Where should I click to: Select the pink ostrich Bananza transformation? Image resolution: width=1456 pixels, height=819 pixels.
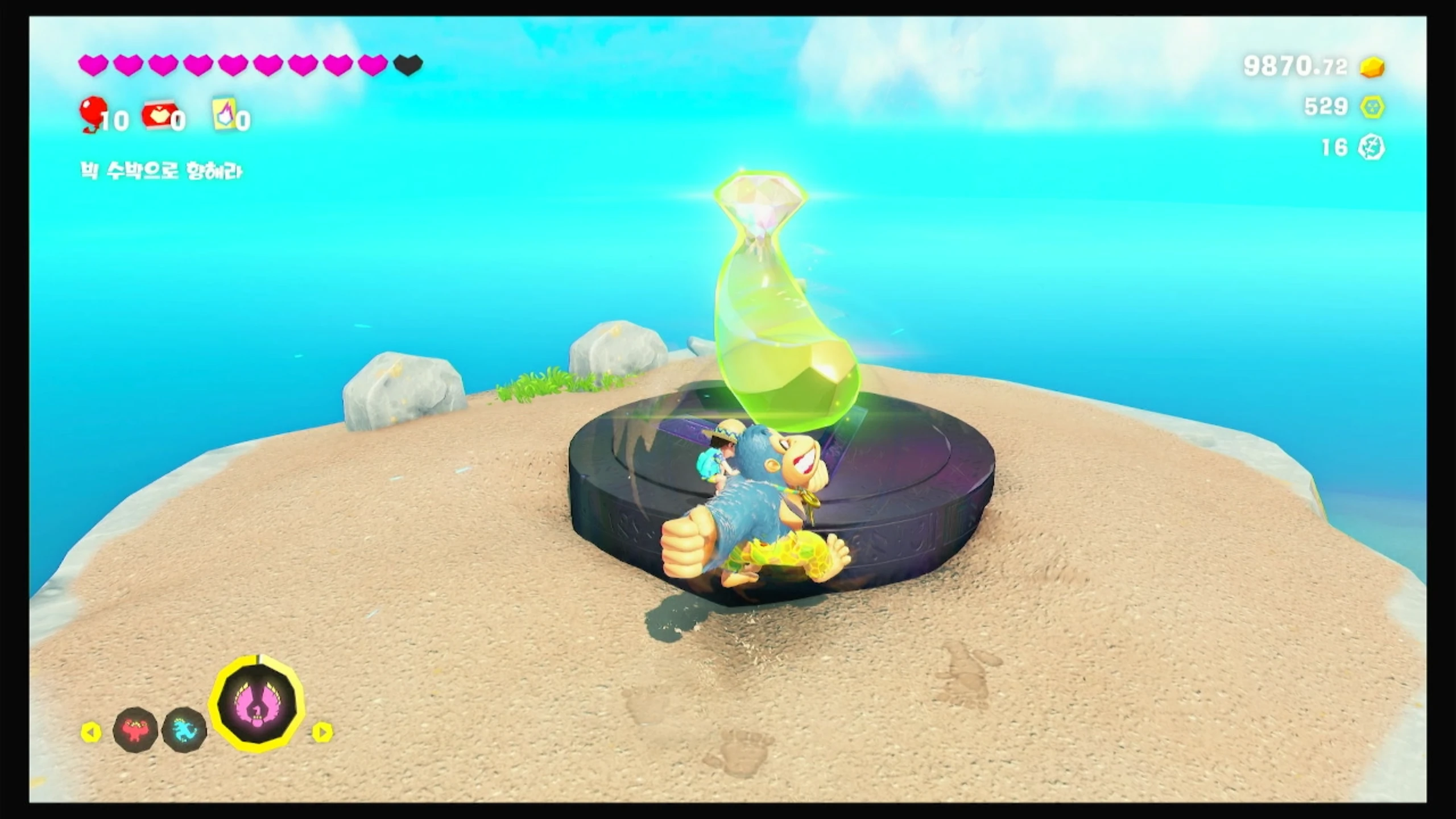[257, 704]
